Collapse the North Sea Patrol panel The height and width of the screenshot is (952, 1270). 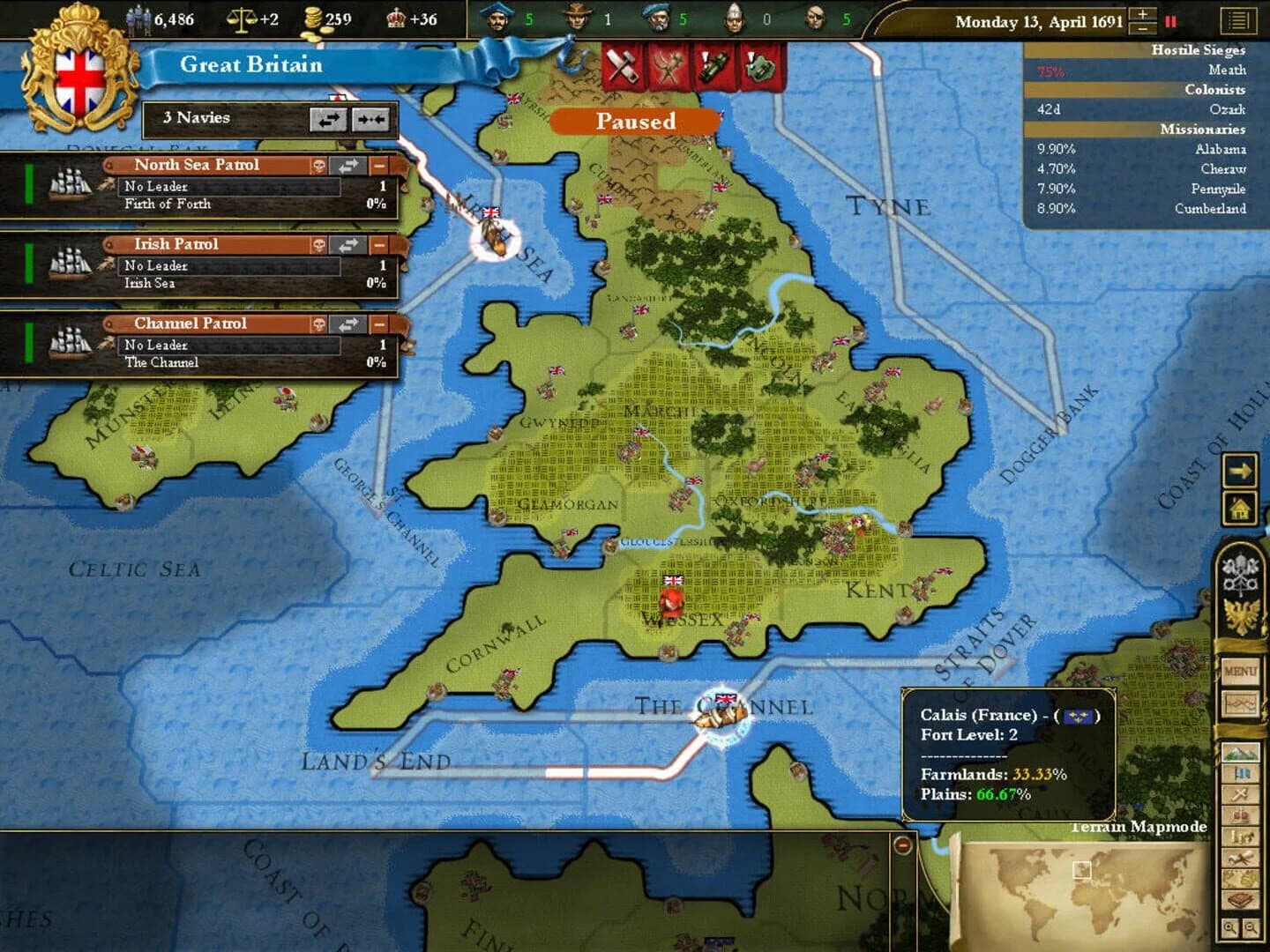(x=377, y=165)
